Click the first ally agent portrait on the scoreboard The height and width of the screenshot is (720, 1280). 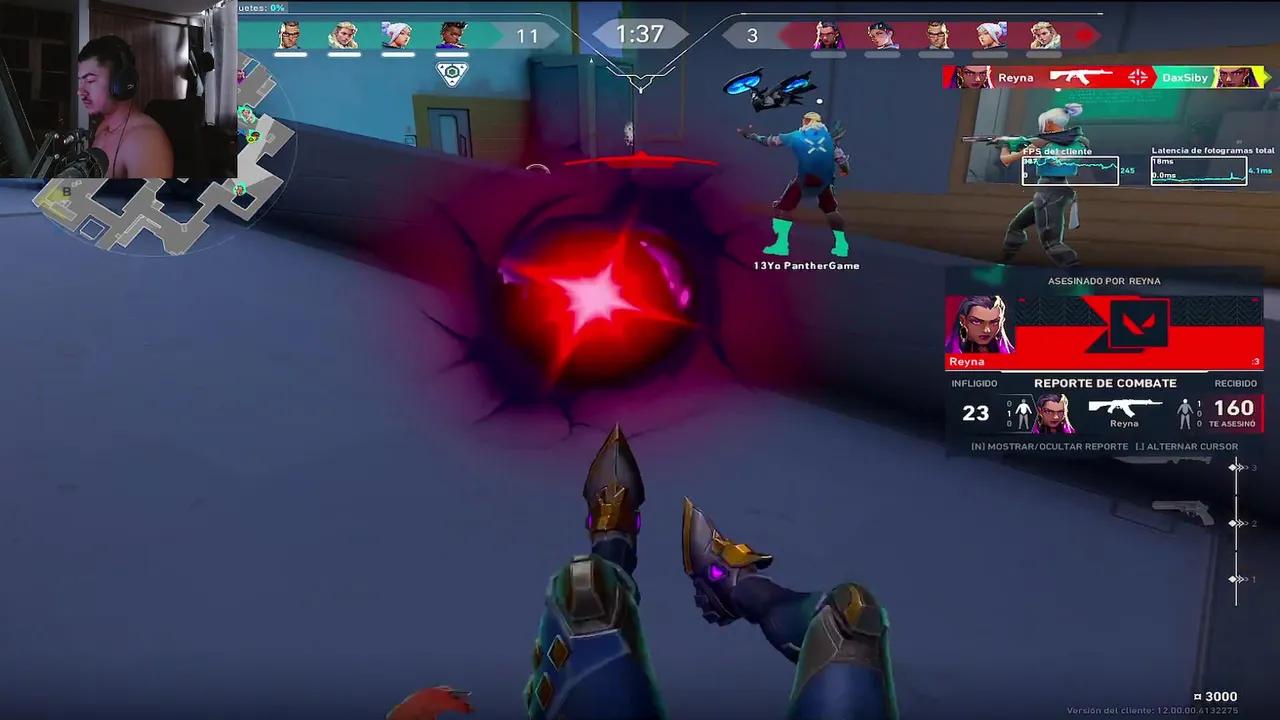pos(290,35)
